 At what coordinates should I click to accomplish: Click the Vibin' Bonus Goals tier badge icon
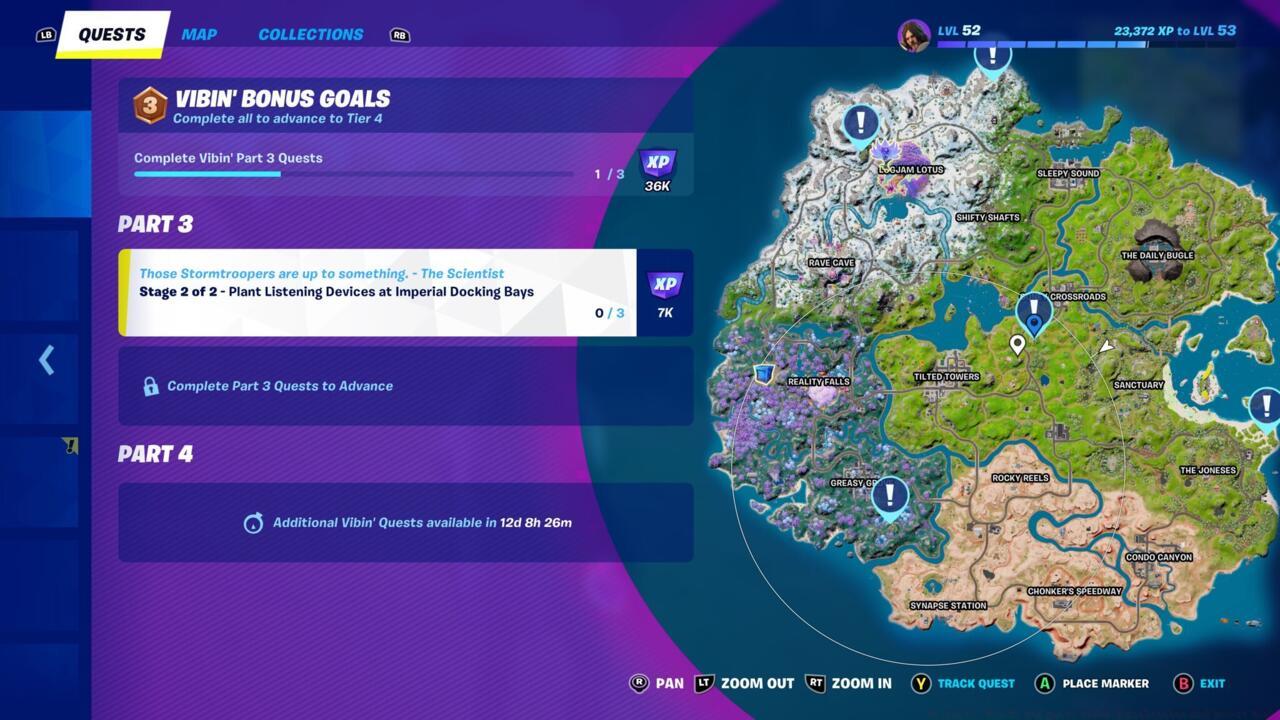149,104
